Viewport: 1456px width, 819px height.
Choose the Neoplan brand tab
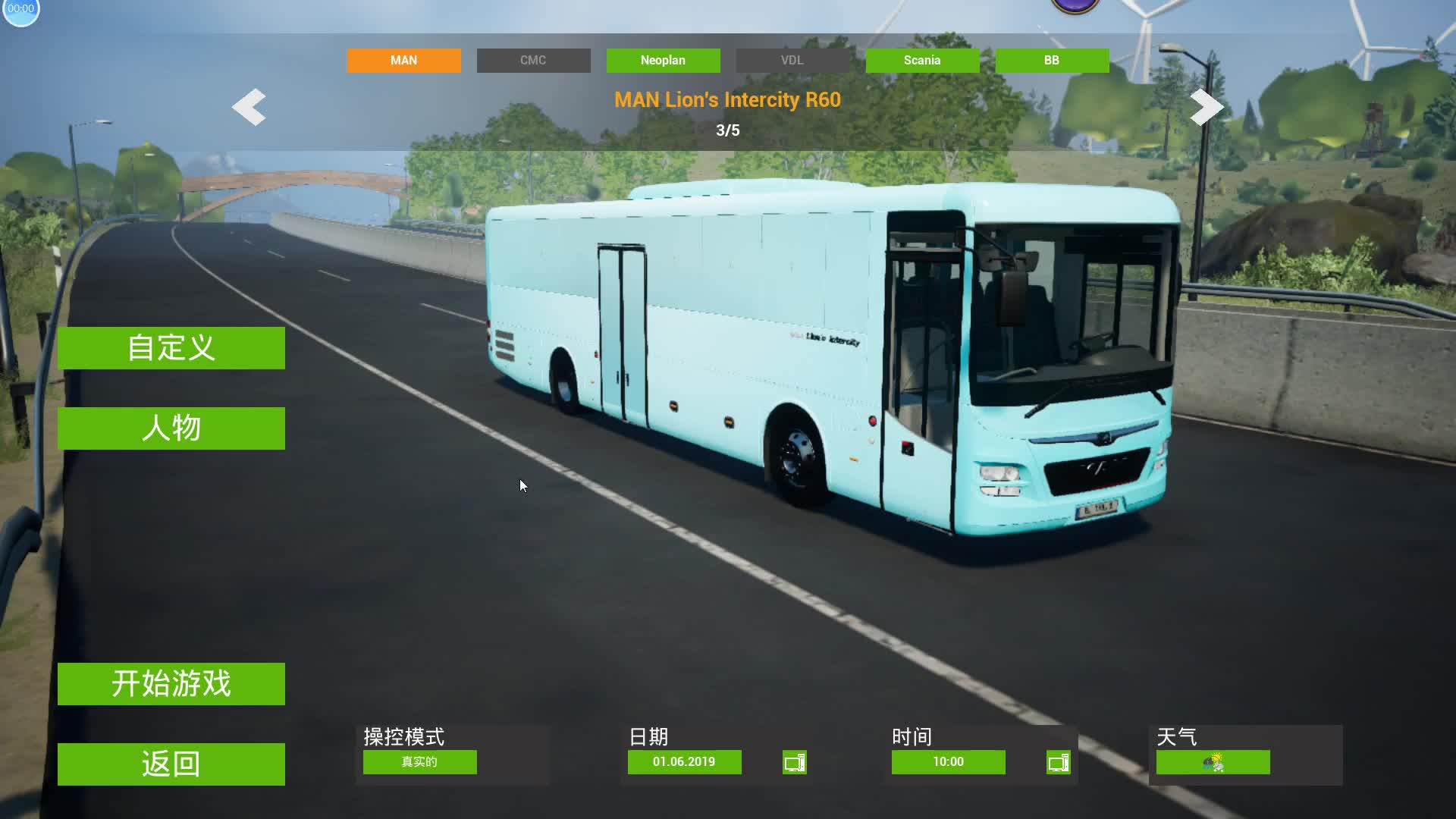[x=663, y=61]
